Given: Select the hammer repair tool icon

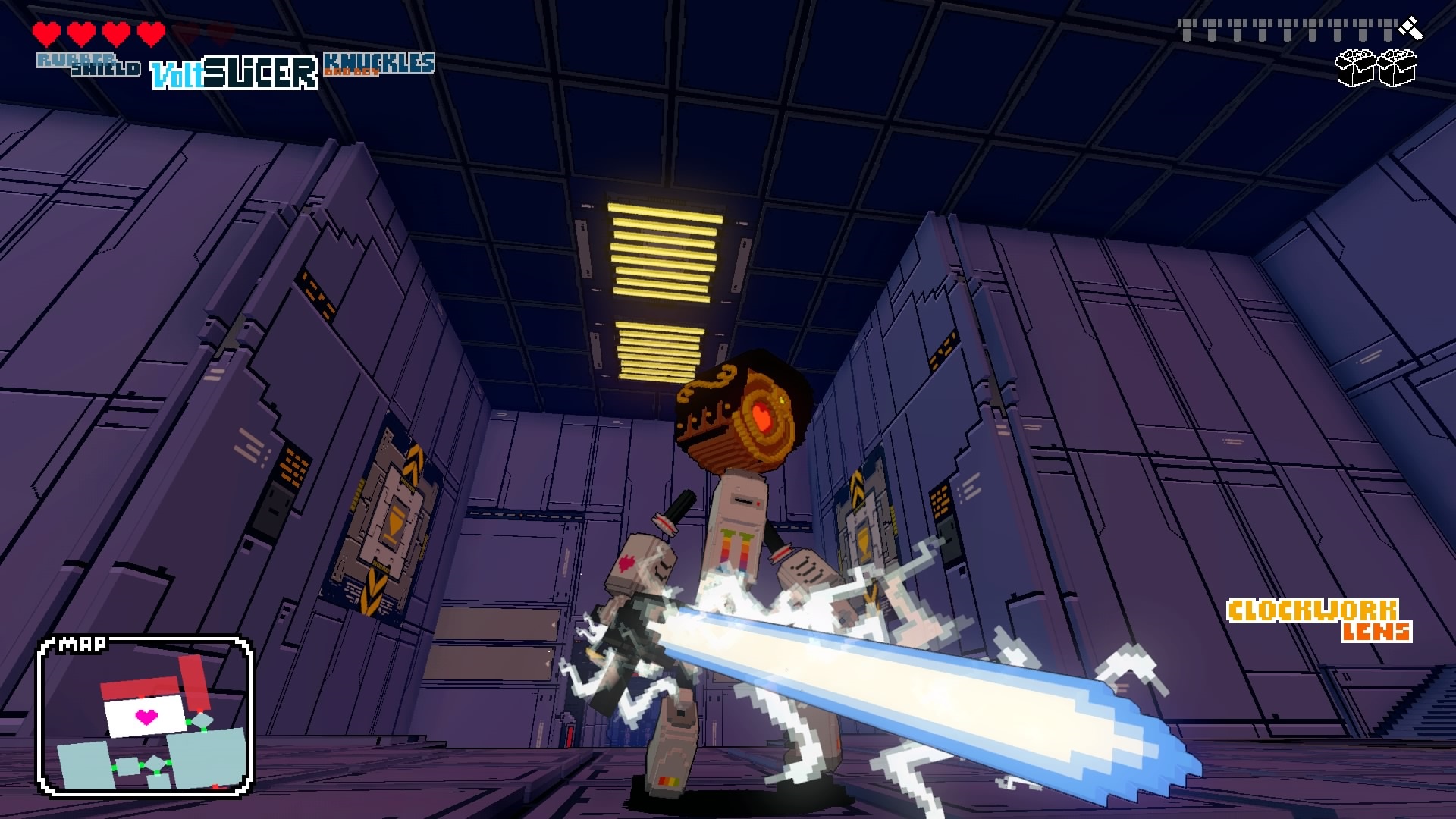Looking at the screenshot, I should click(x=1409, y=27).
